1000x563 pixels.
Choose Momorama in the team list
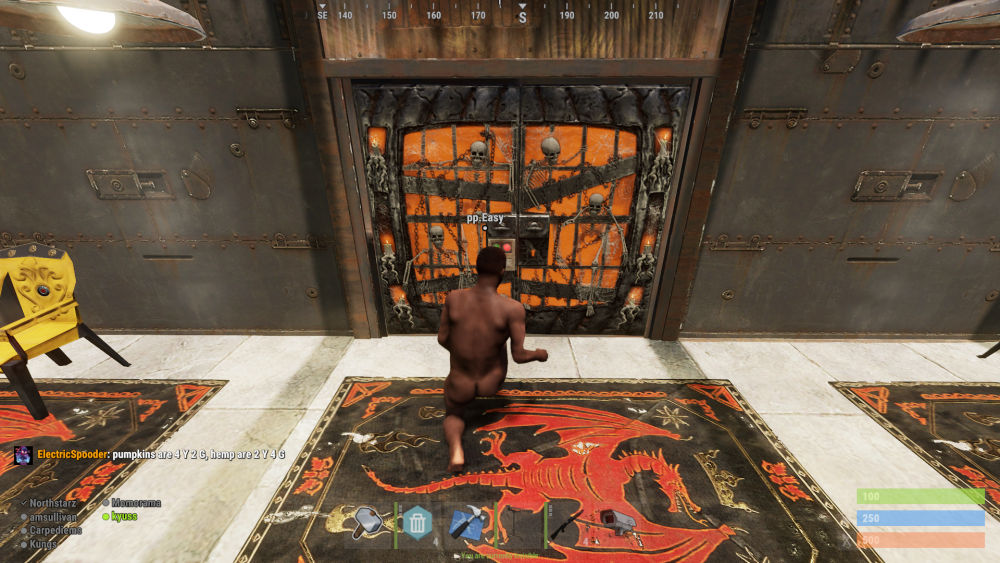(x=135, y=503)
